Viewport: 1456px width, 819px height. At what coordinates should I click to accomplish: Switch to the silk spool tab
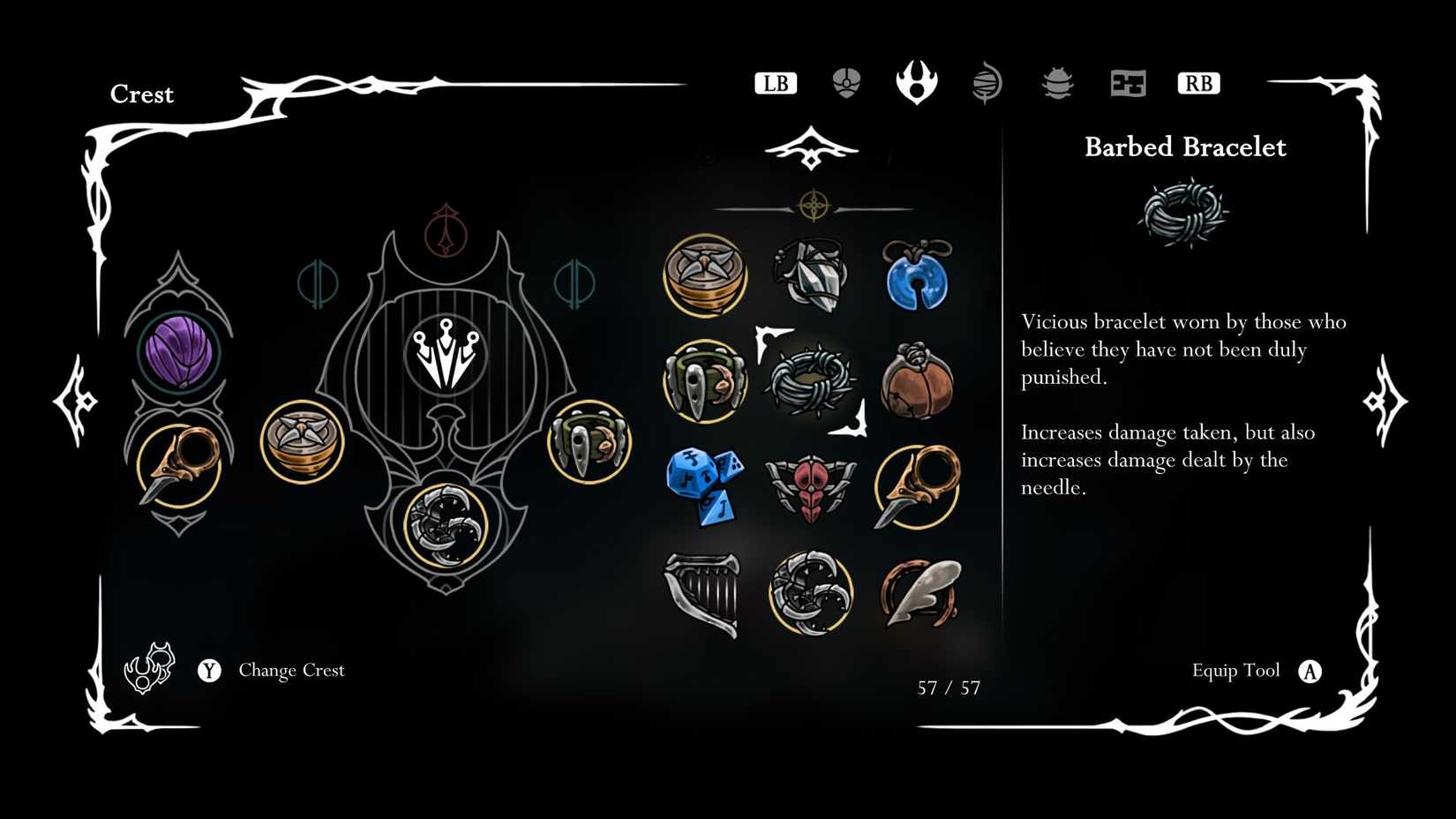pyautogui.click(x=987, y=82)
